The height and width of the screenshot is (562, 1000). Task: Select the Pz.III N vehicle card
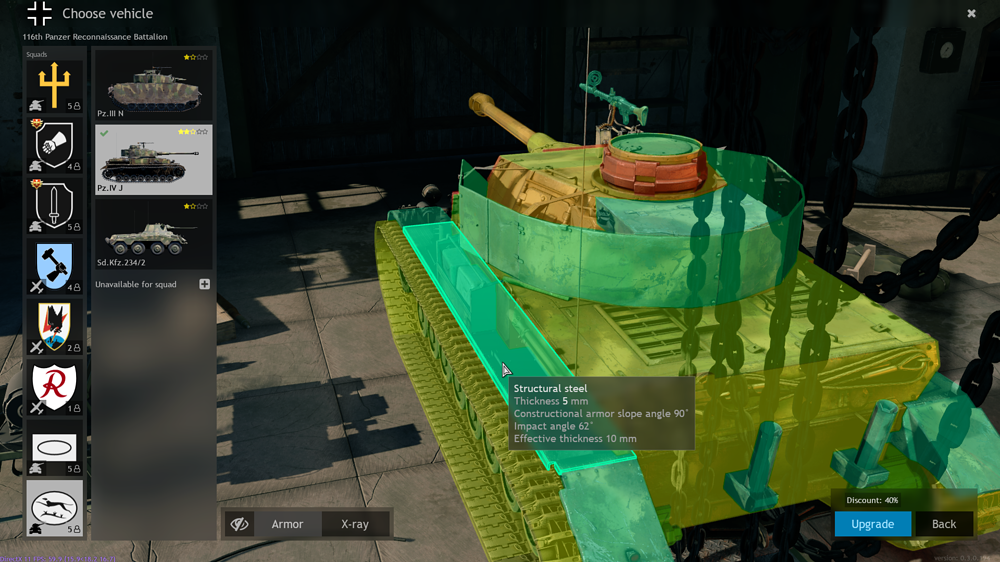coord(153,85)
